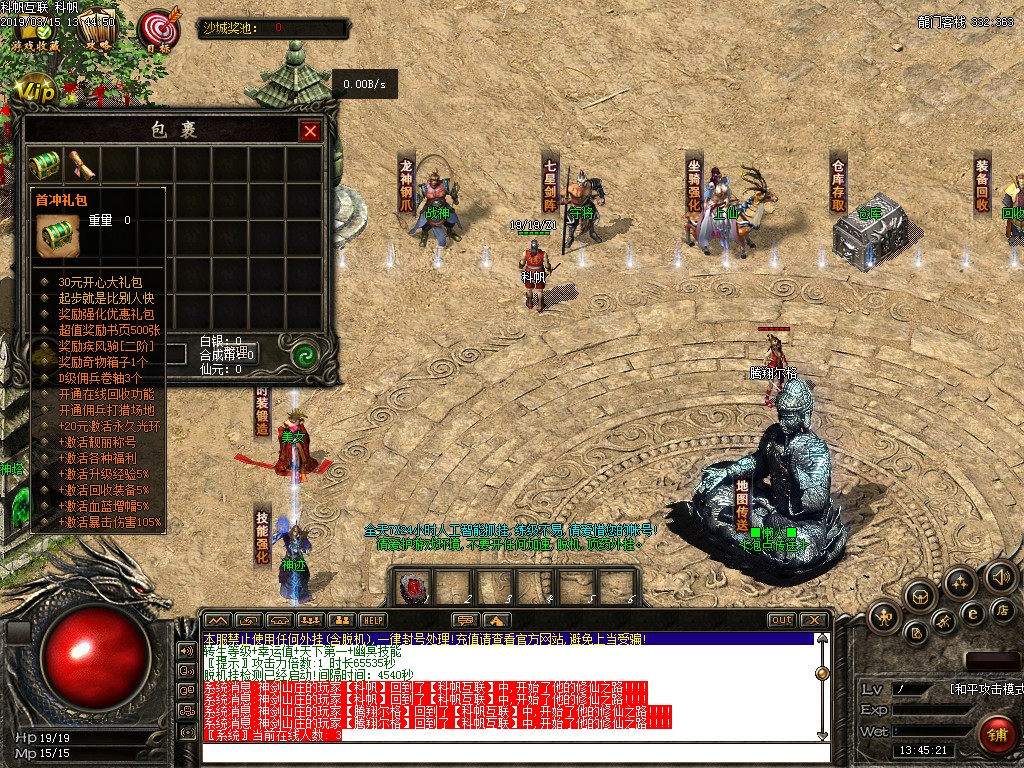Screen dimensions: 1024x768
Task: Close the chat panel with X
Action: point(814,620)
